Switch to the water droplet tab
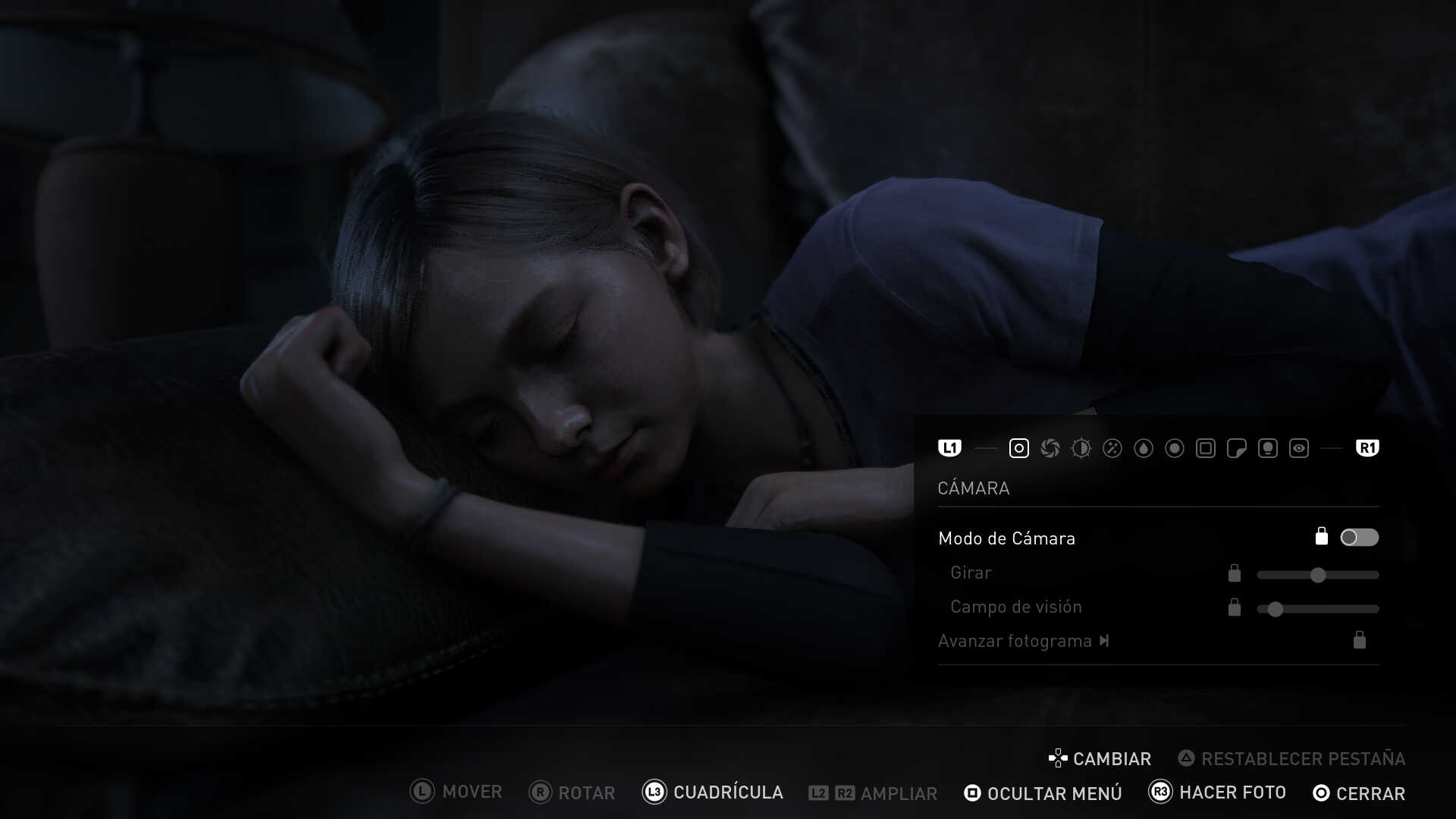This screenshot has height=819, width=1456. 1143,448
